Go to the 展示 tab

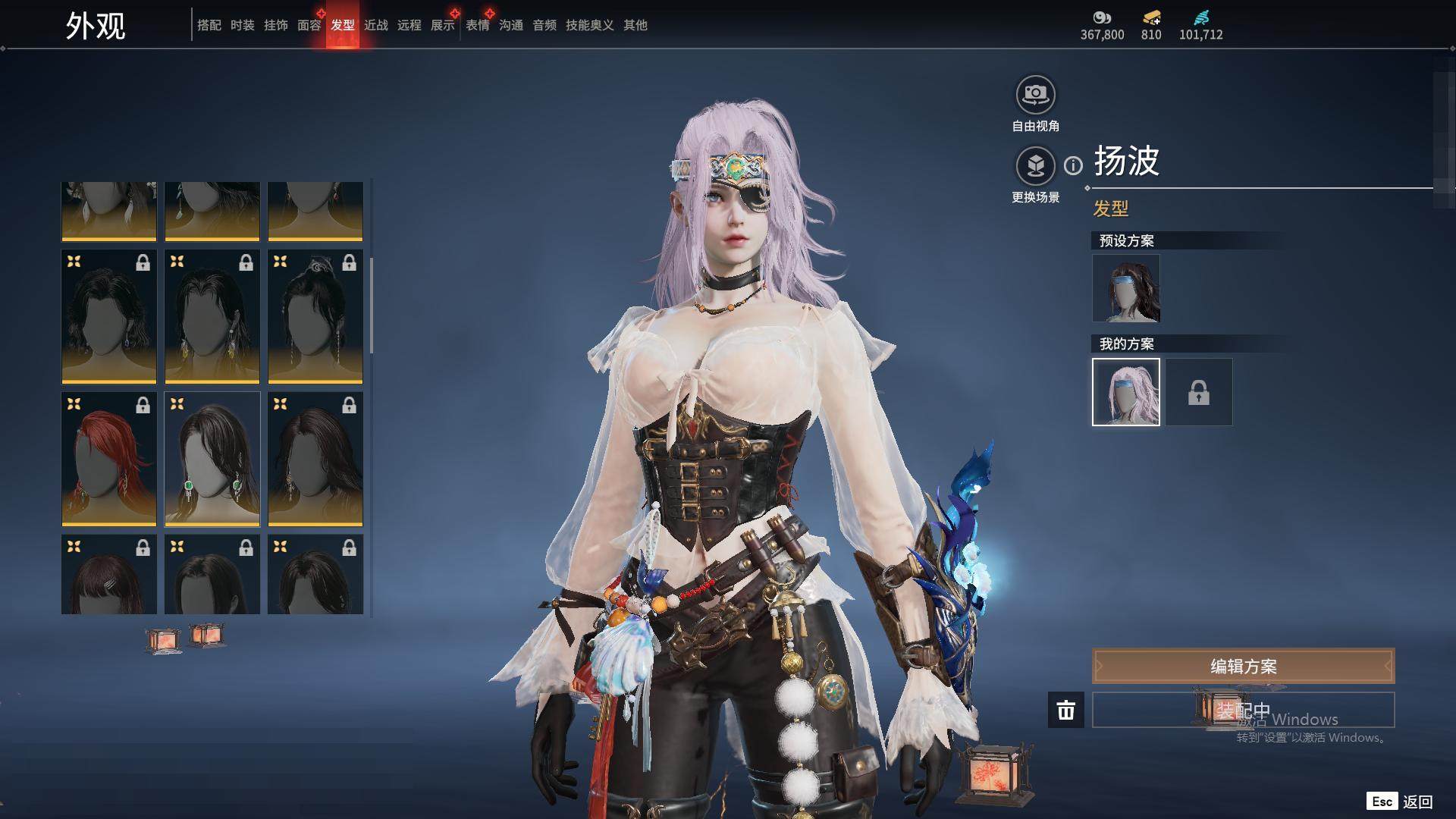click(x=442, y=25)
